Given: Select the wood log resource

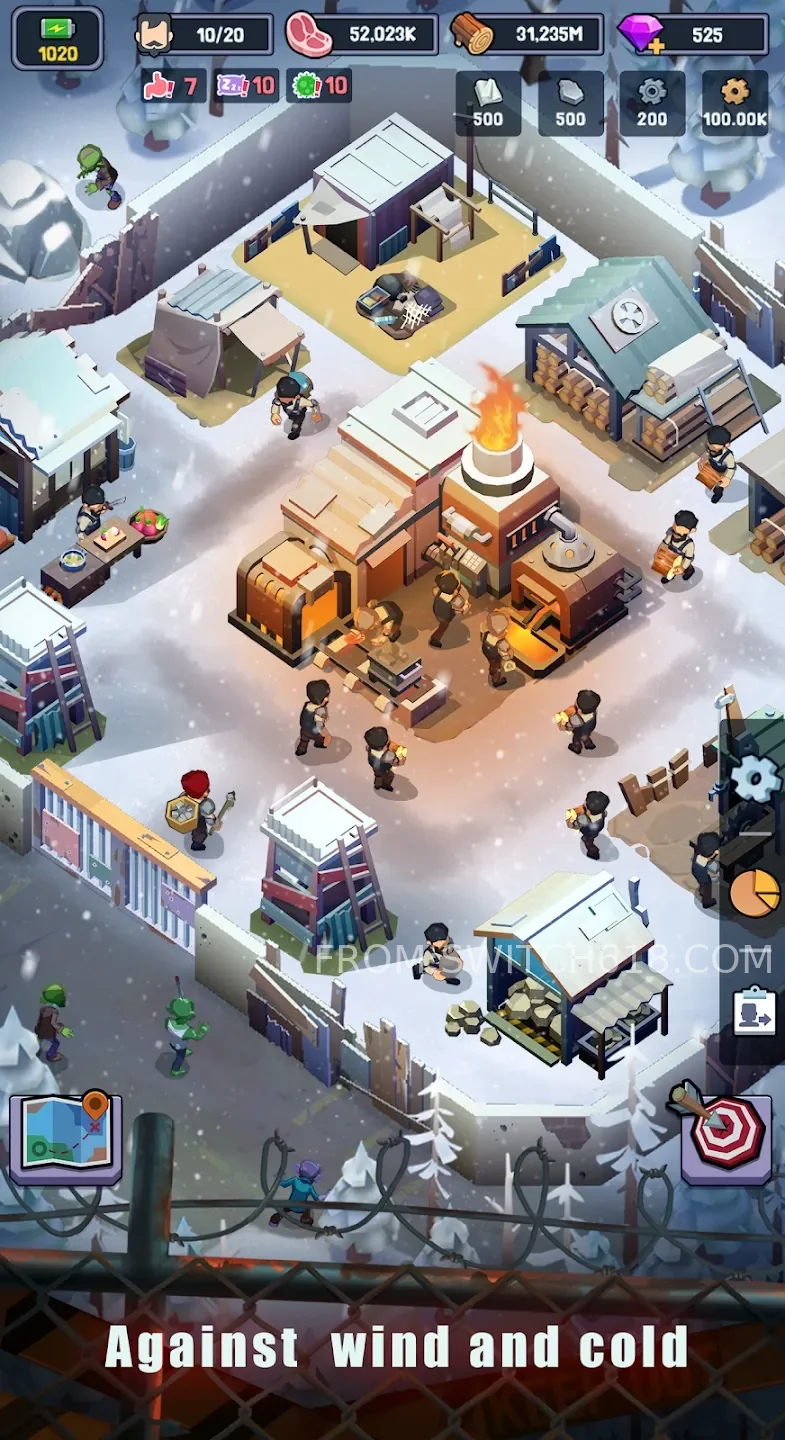Looking at the screenshot, I should [x=527, y=35].
